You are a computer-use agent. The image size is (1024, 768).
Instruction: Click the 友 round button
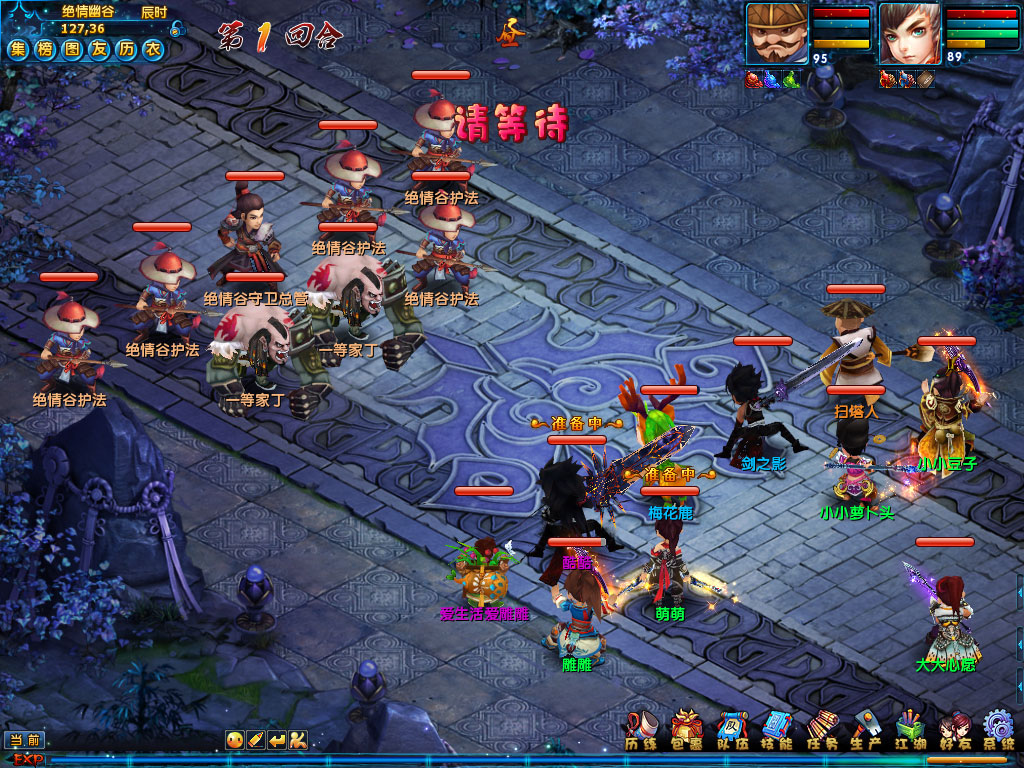[98, 49]
